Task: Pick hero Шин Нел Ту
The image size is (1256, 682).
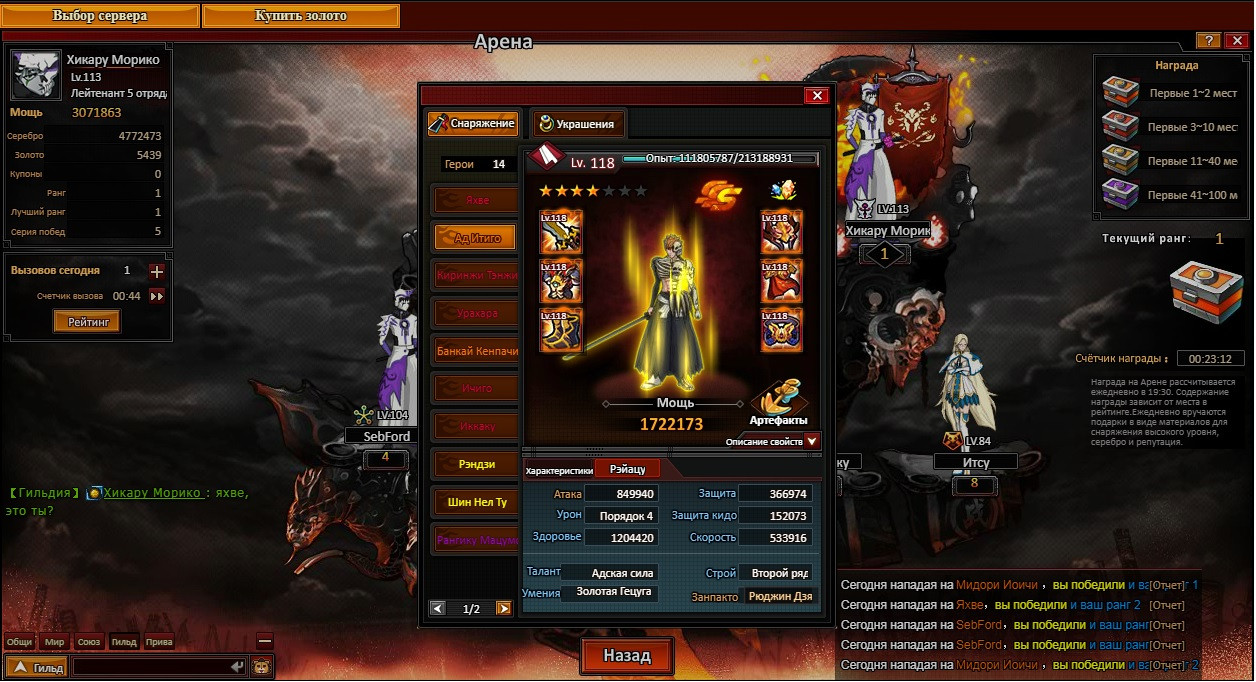Action: (x=477, y=502)
